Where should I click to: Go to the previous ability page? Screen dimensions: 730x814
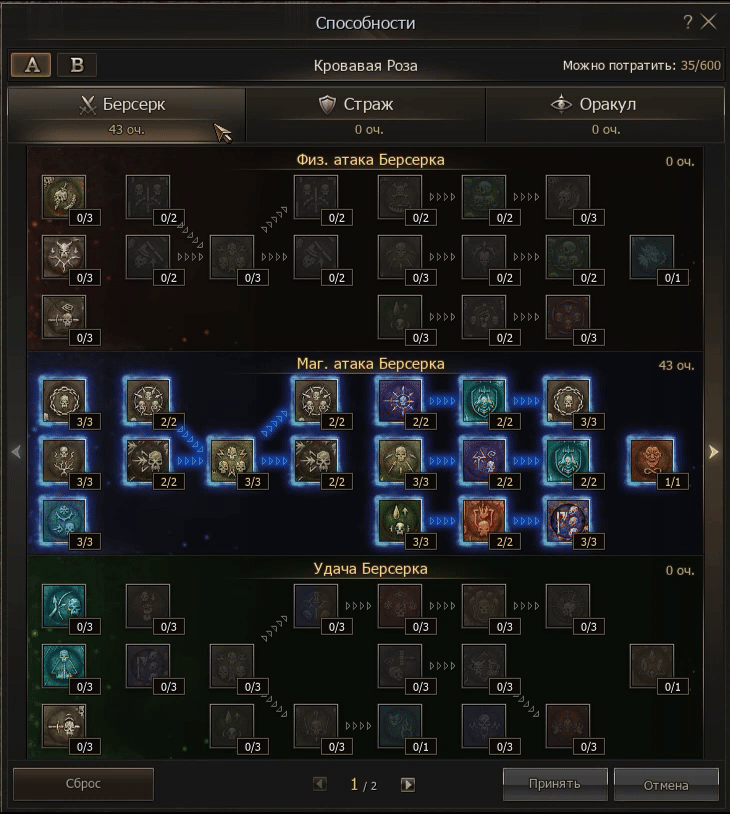[x=320, y=785]
